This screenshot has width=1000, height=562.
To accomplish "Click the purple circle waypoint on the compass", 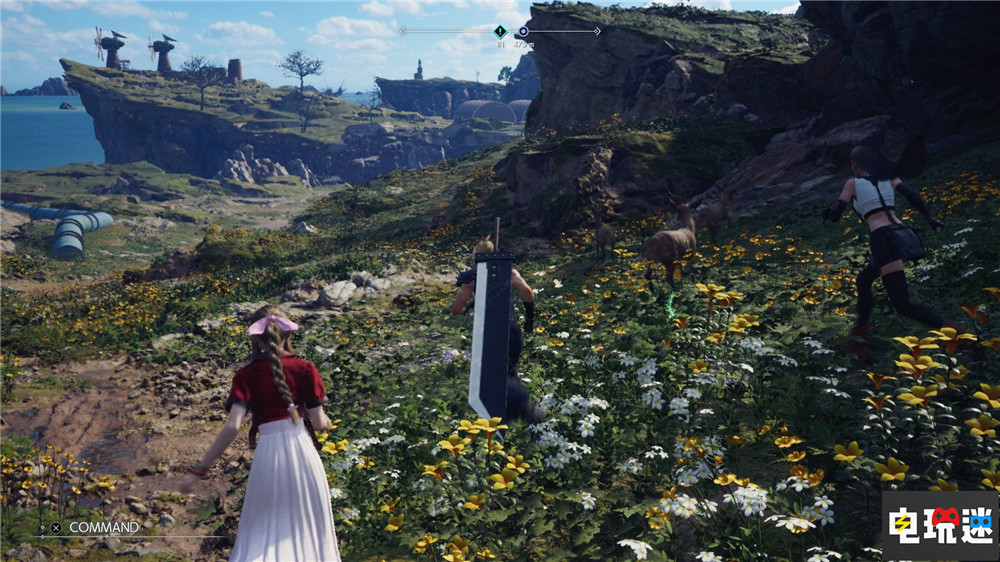I will coord(522,31).
